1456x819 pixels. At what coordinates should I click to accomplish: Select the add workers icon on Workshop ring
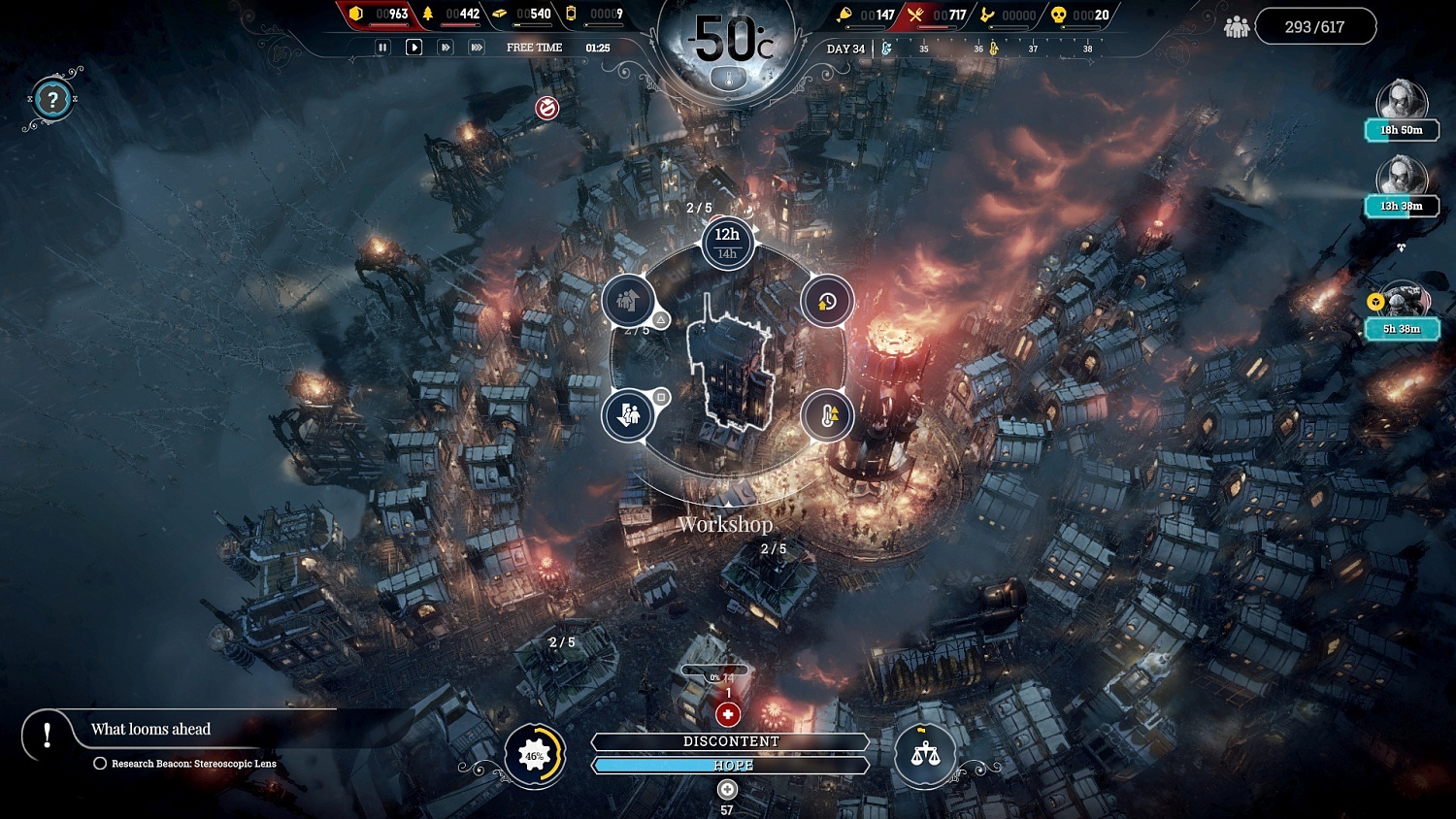tap(628, 301)
